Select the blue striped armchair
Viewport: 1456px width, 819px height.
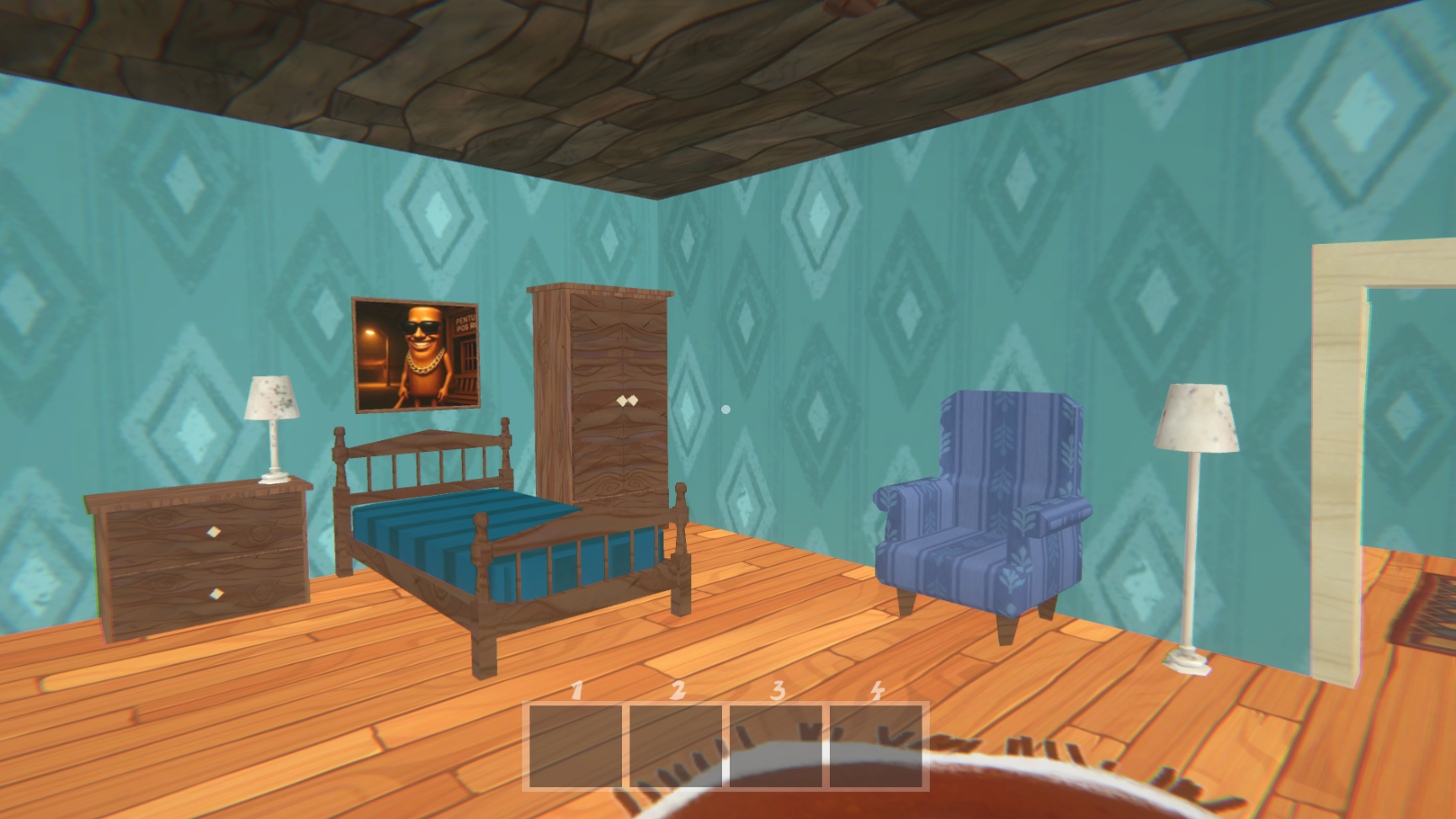pyautogui.click(x=985, y=505)
